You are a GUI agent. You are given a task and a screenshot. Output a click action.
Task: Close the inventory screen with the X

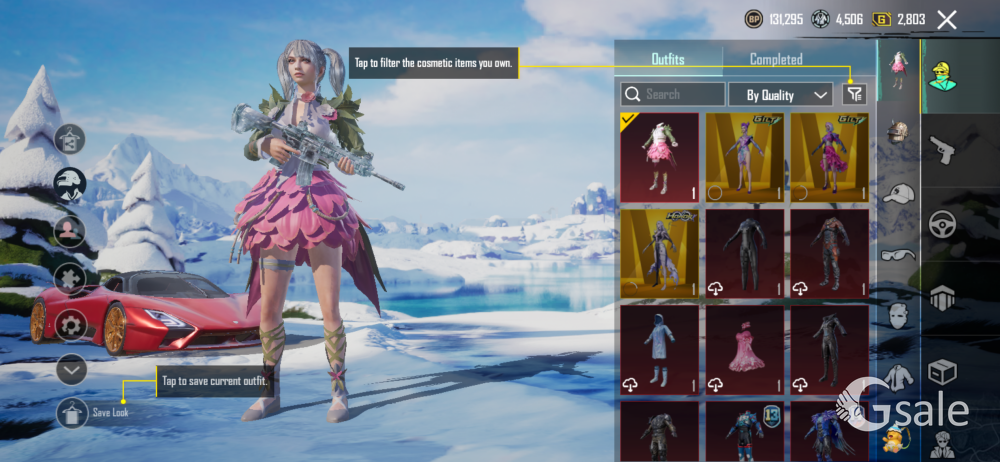(x=947, y=19)
